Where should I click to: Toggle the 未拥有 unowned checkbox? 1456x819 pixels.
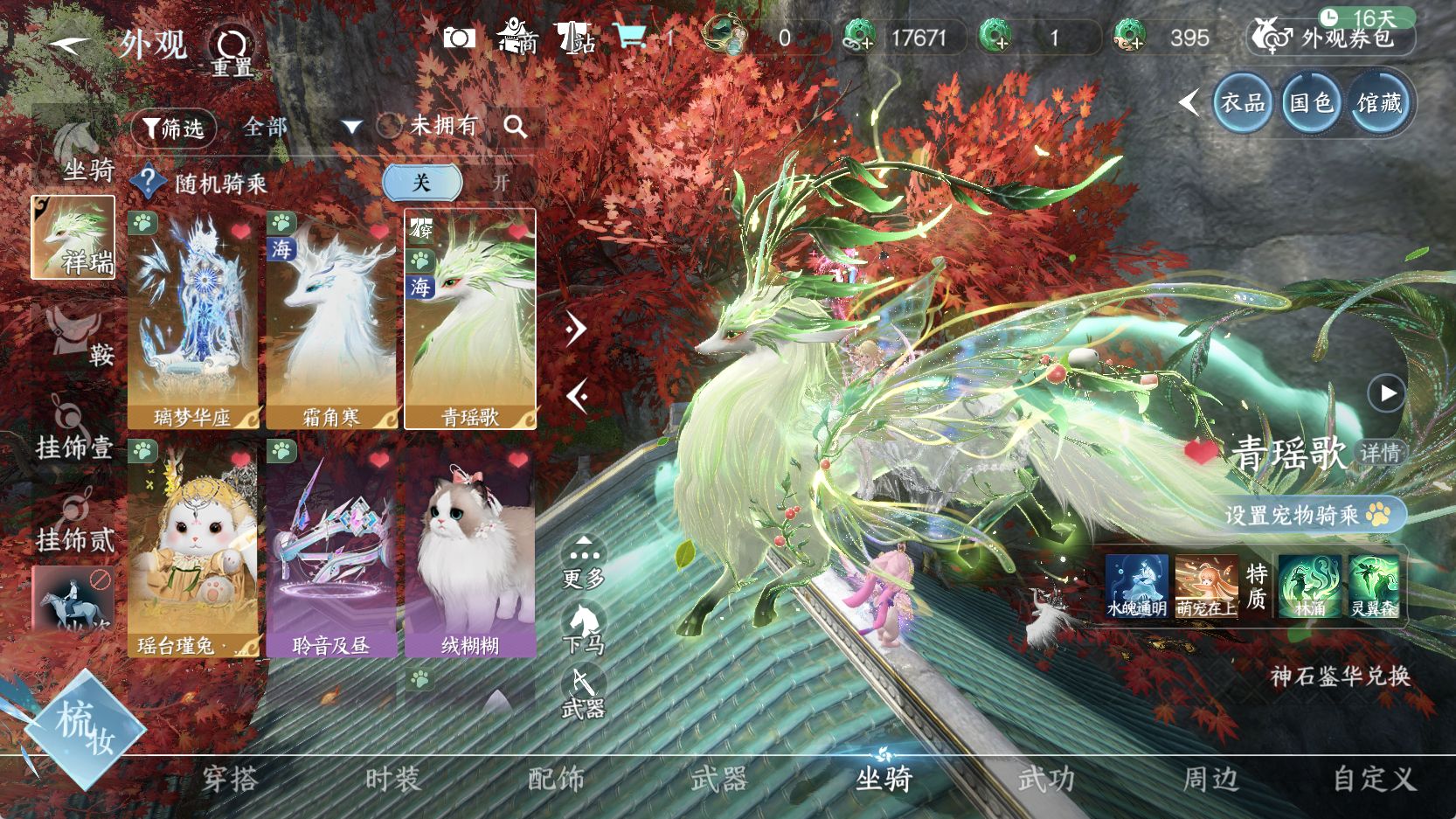389,126
